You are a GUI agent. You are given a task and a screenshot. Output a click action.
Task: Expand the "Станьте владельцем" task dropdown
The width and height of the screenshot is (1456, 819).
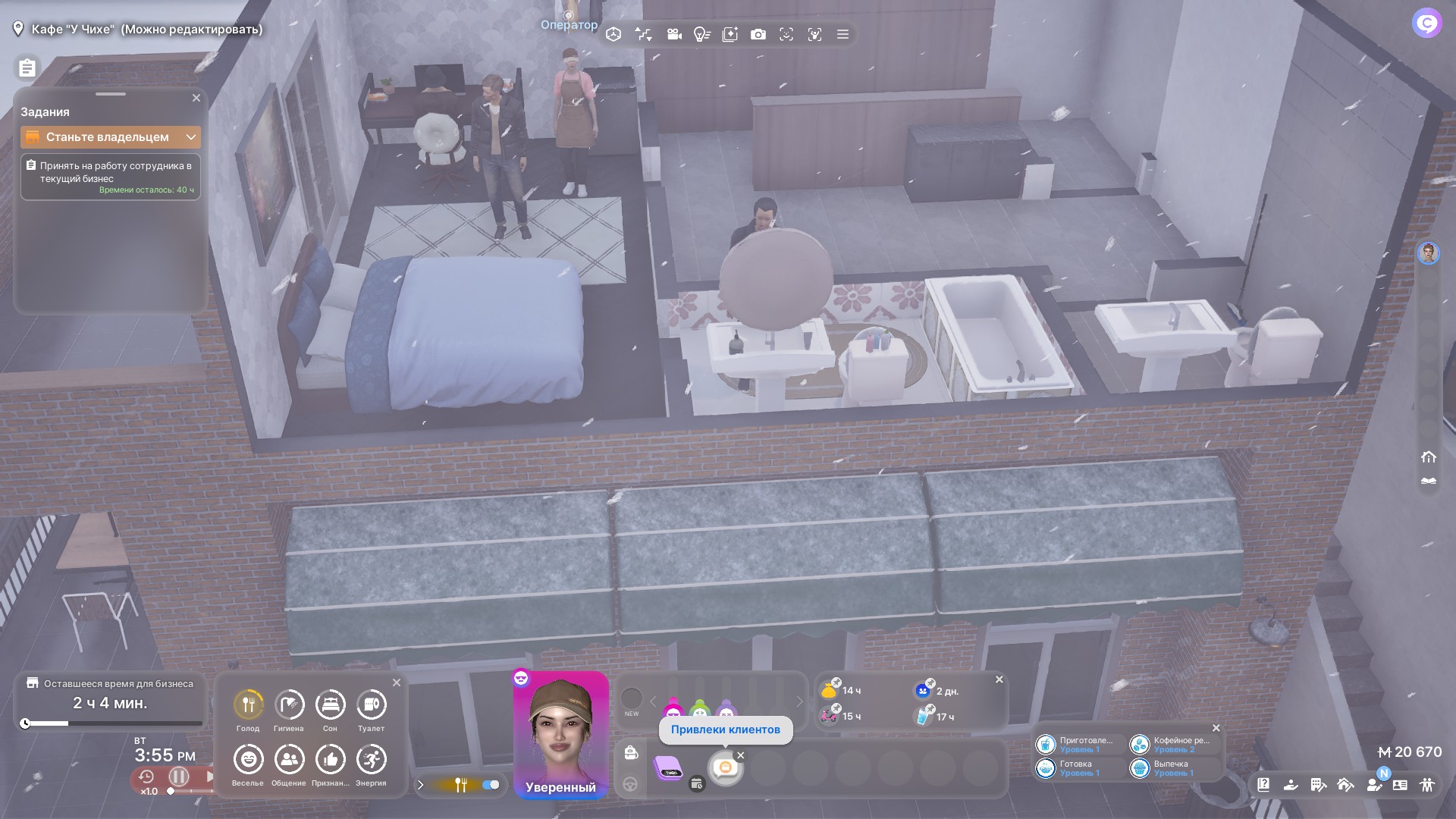tap(191, 137)
